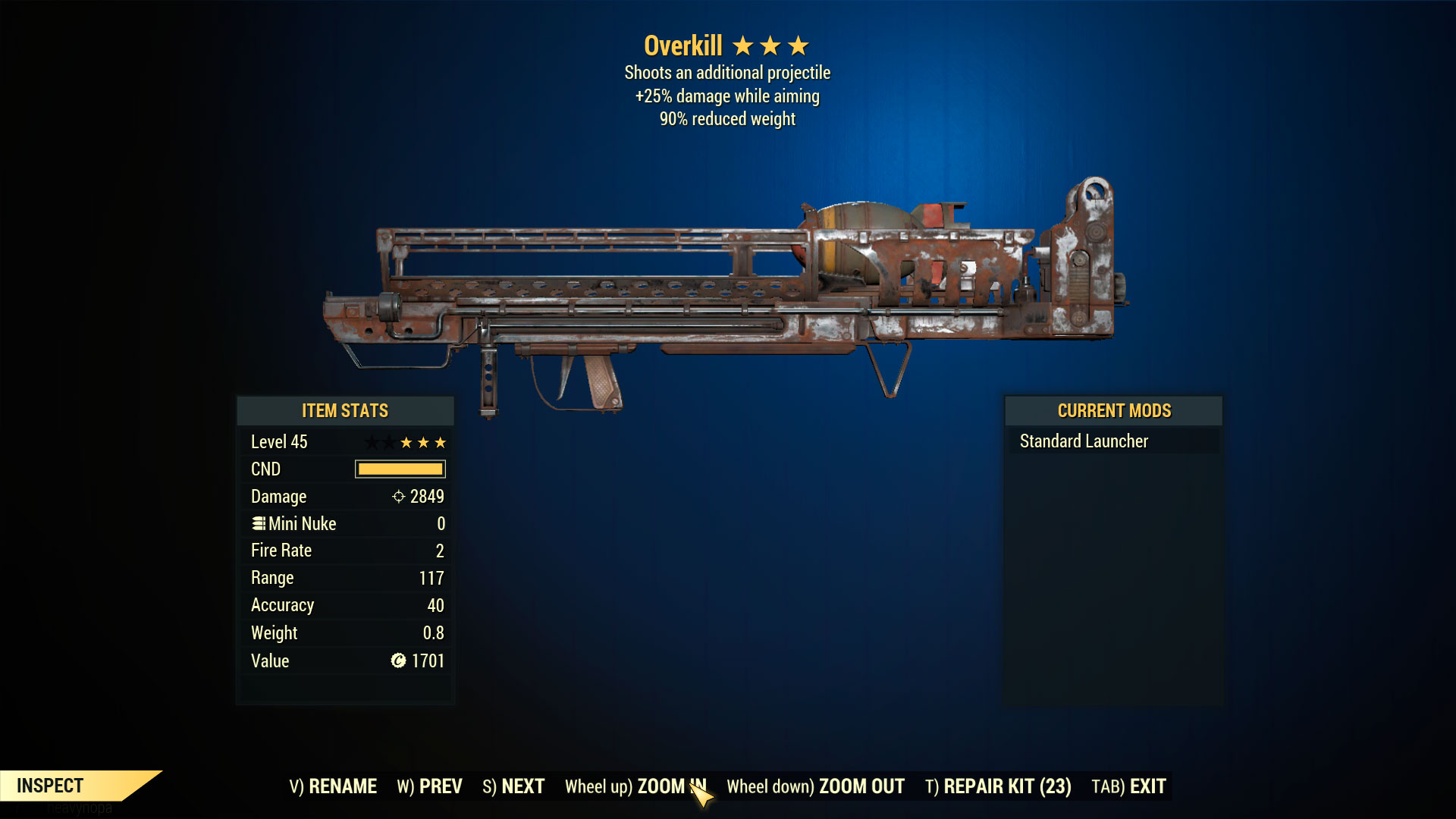This screenshot has height=819, width=1456.
Task: Go to the PREV item
Action: (x=429, y=786)
